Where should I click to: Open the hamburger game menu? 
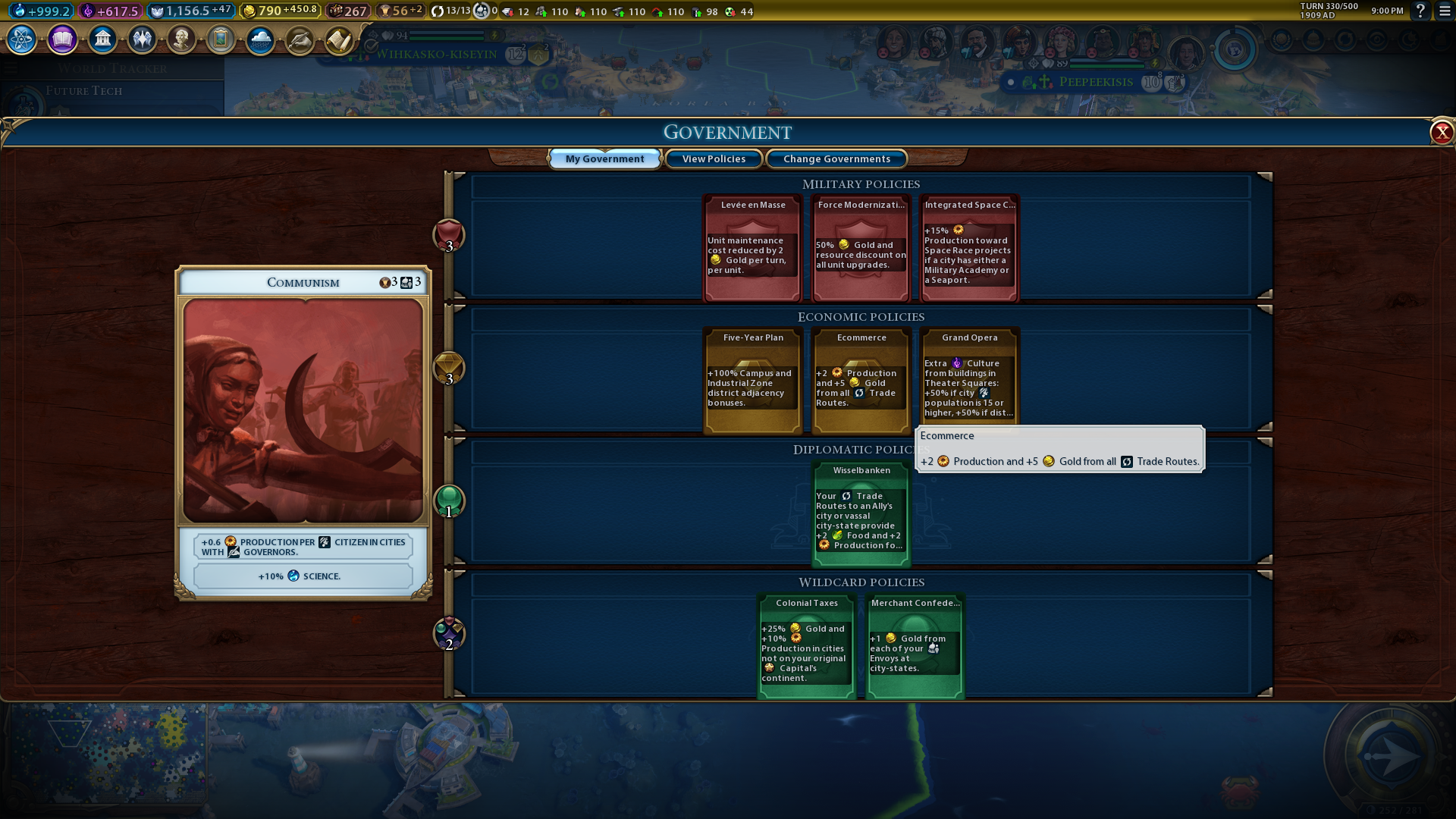click(x=1445, y=11)
